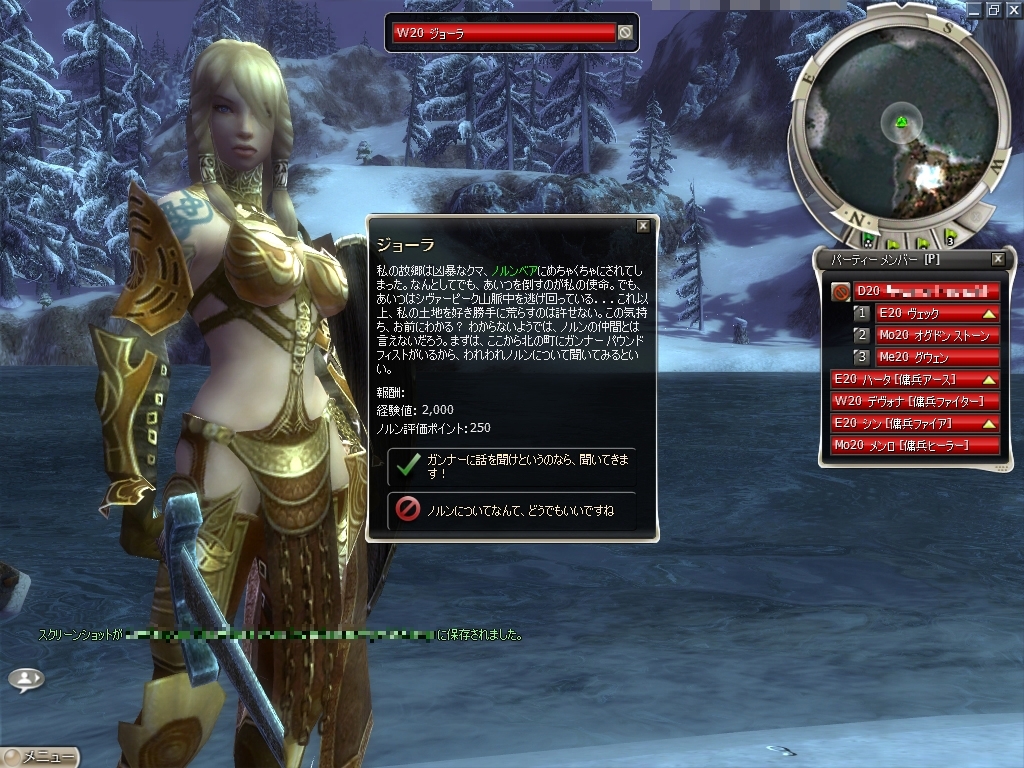
Task: Open the メニュー button
Action: point(40,757)
